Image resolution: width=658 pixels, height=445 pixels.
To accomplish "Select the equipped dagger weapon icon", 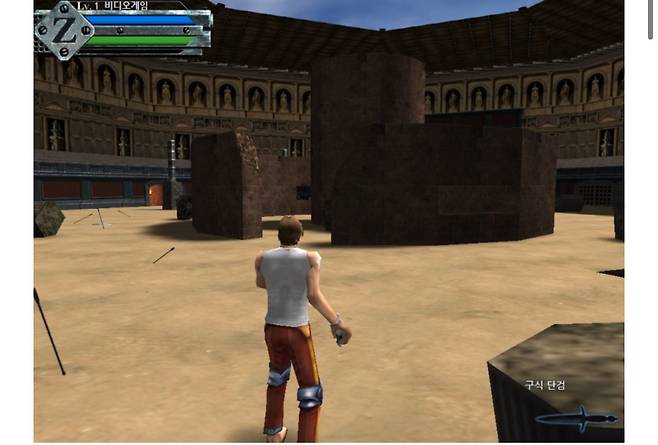I will [577, 417].
